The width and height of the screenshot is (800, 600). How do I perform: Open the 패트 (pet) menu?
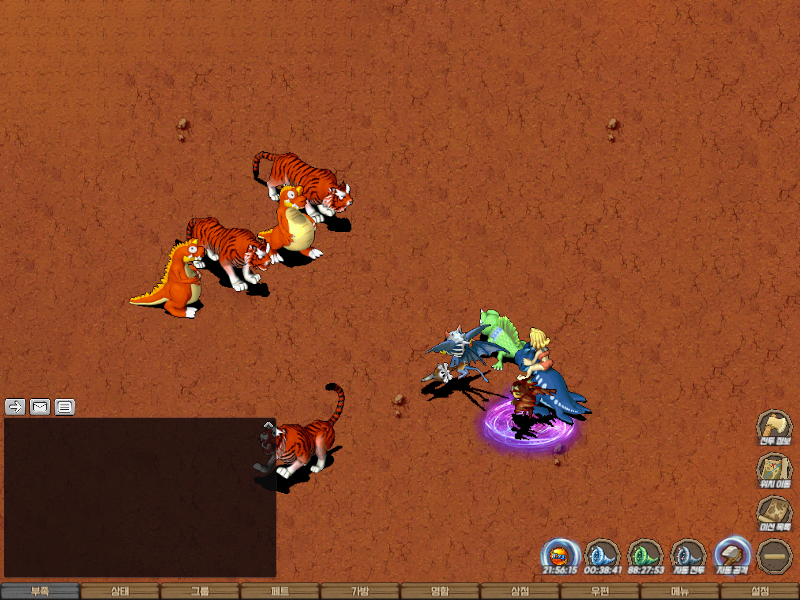tap(280, 591)
